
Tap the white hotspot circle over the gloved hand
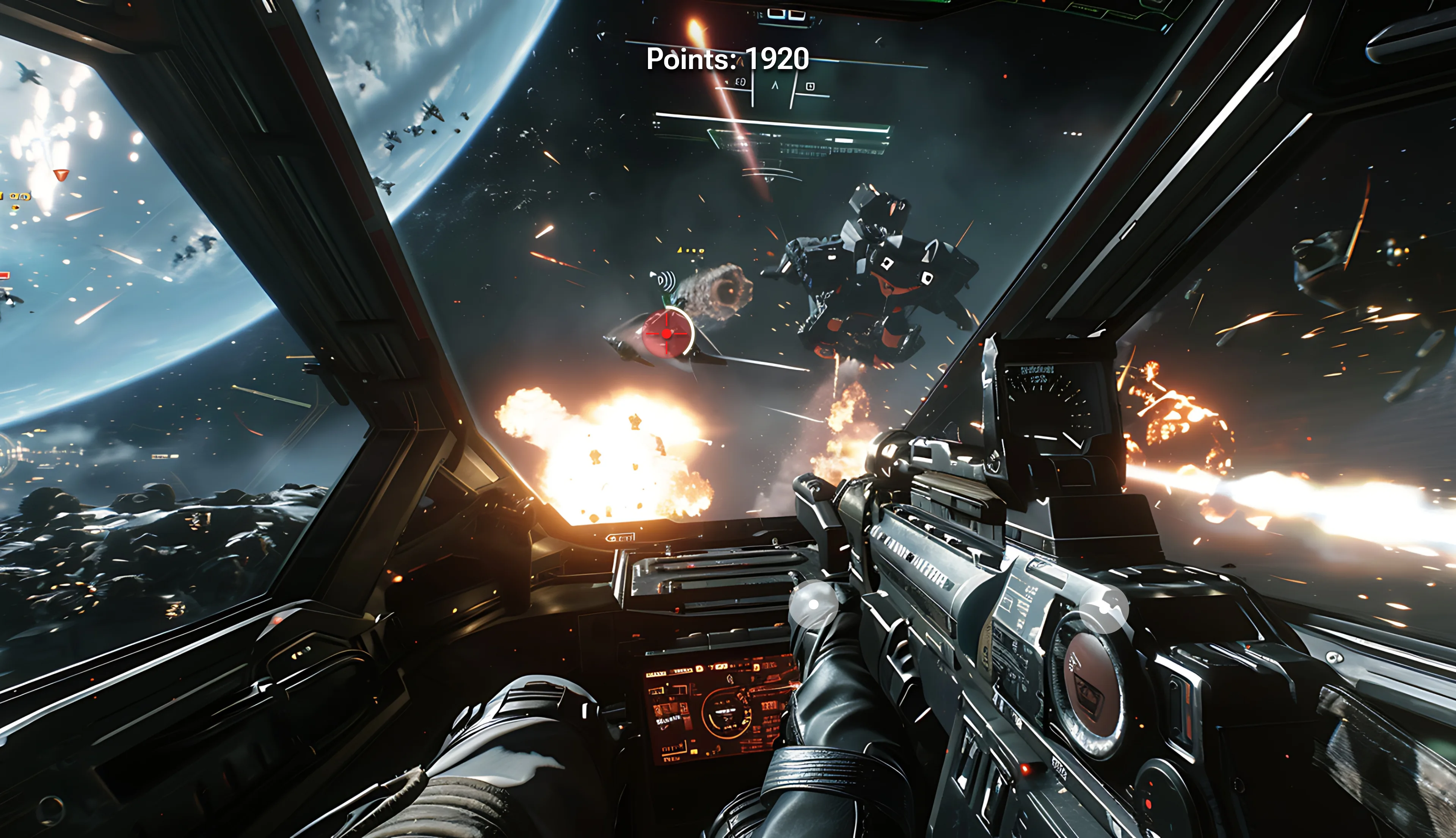click(x=813, y=605)
